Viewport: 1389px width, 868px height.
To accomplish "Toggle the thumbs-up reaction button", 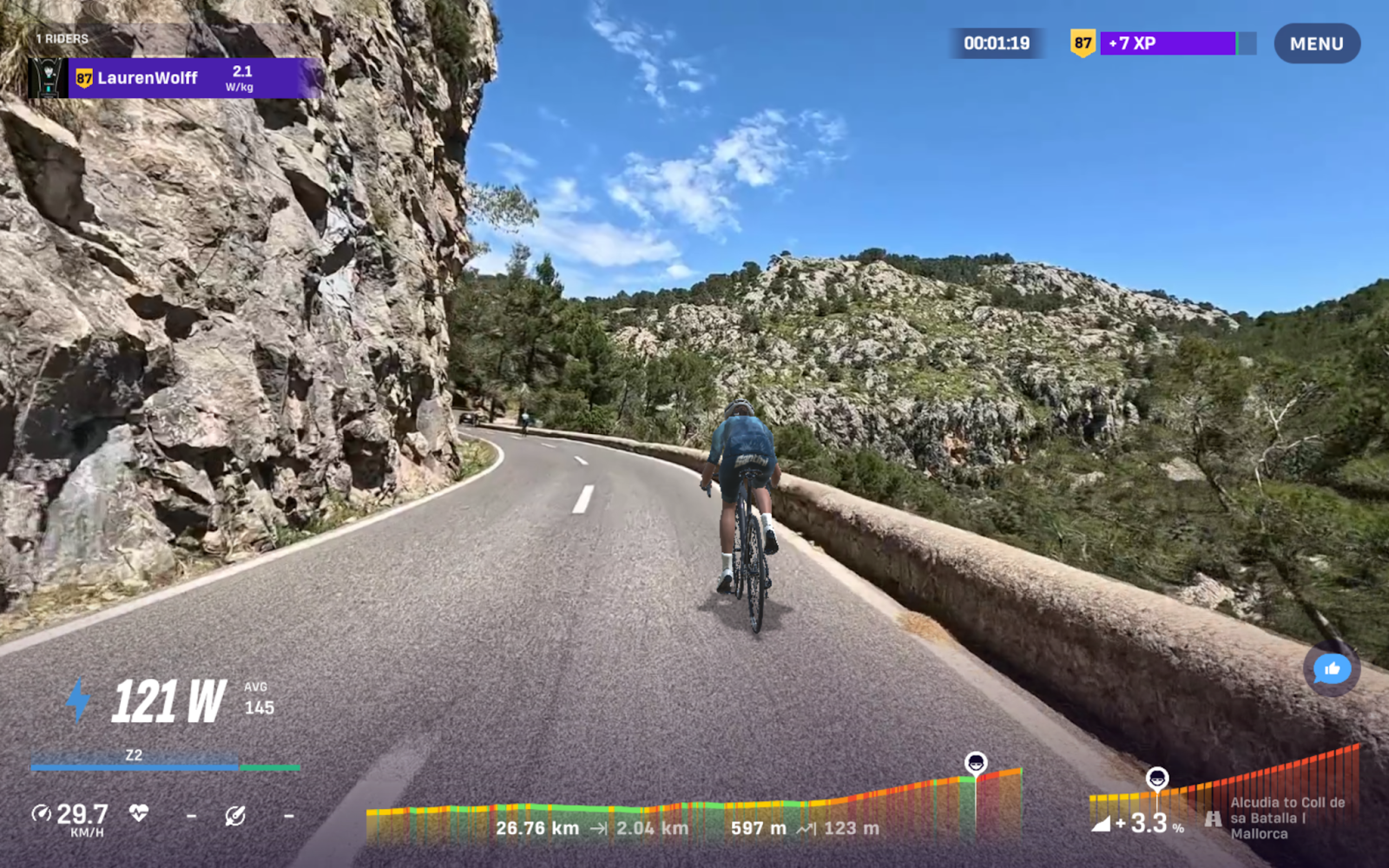I will click(x=1331, y=668).
